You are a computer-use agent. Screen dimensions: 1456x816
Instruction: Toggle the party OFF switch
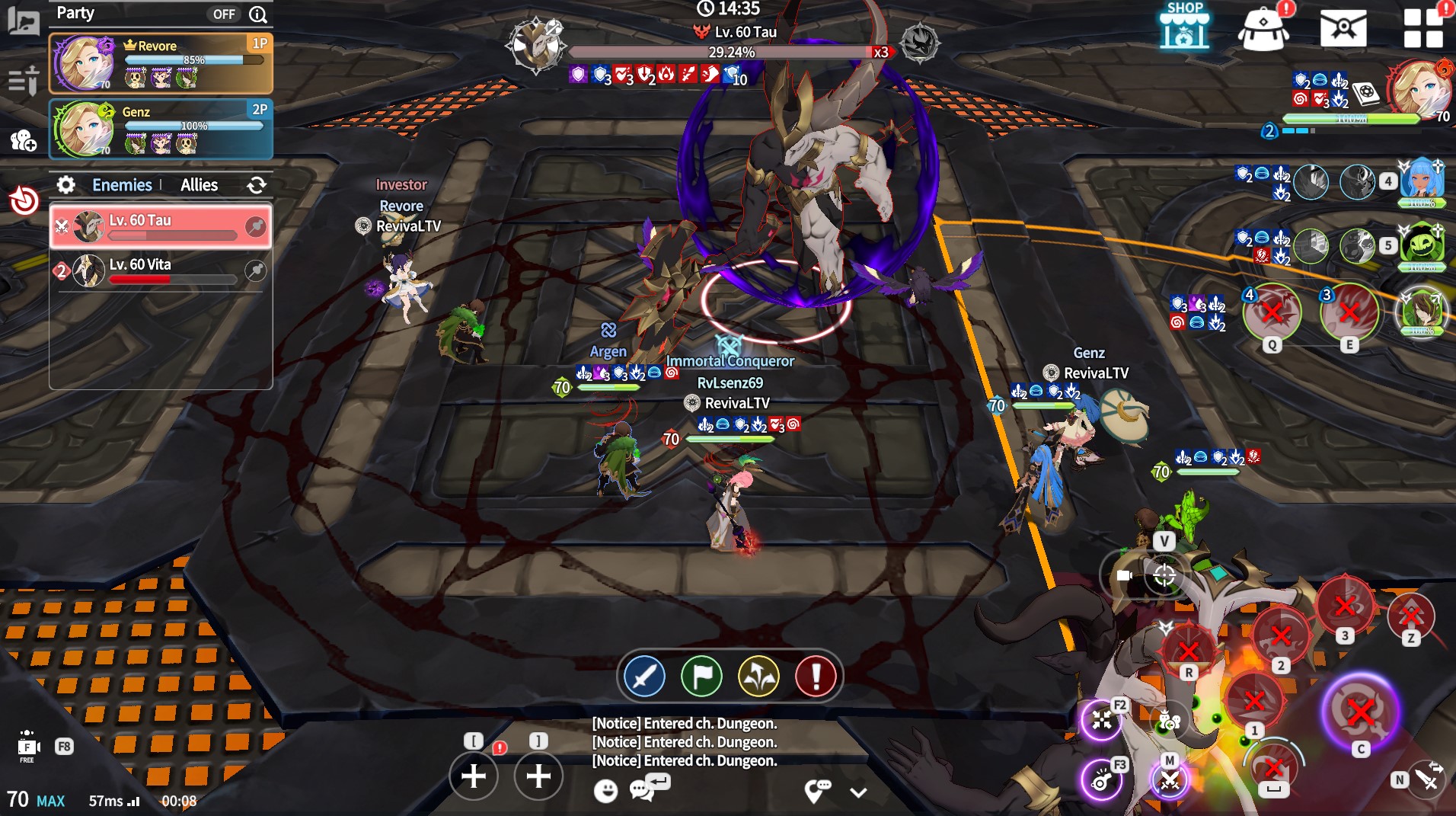(224, 14)
